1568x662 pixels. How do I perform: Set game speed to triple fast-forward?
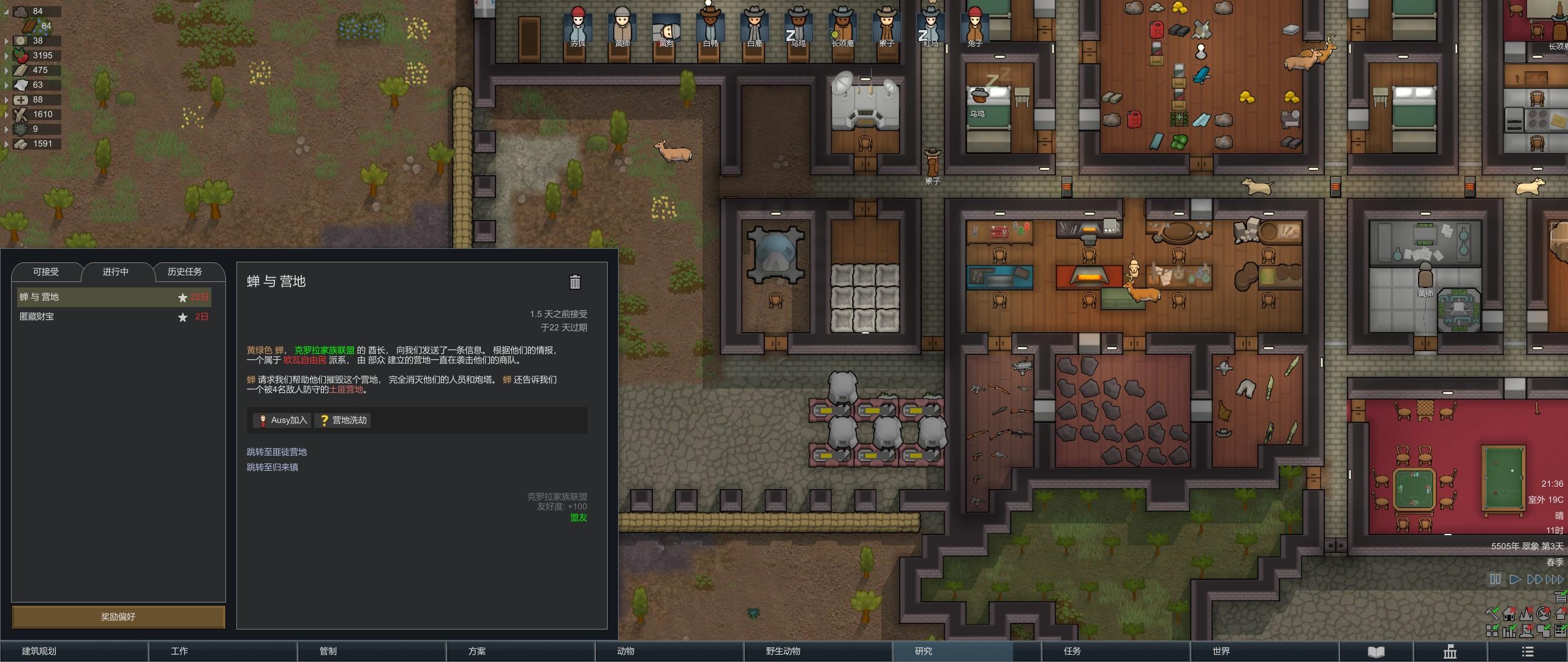coord(1555,579)
